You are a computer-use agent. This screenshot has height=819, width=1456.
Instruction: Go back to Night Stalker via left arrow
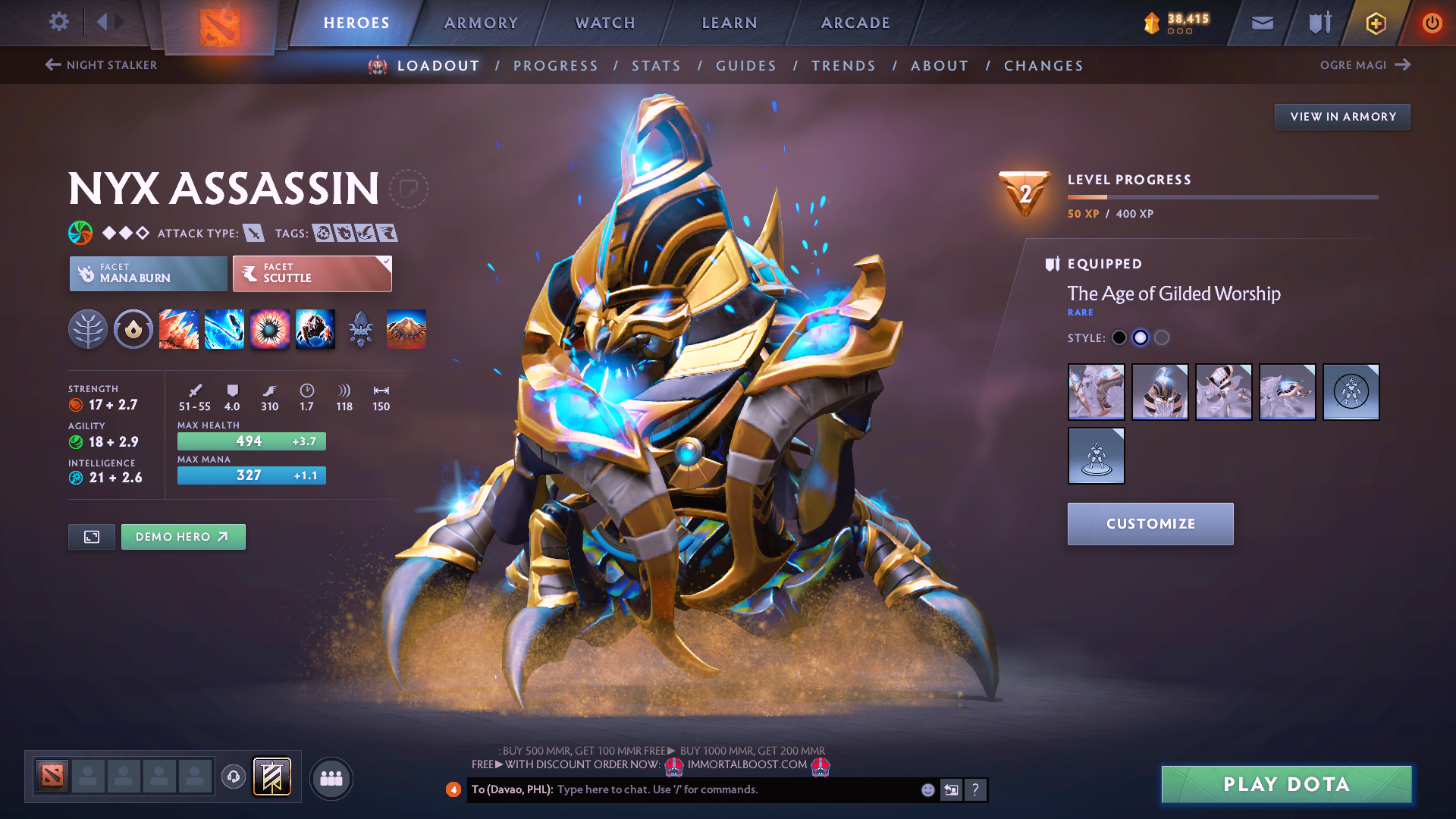(52, 65)
